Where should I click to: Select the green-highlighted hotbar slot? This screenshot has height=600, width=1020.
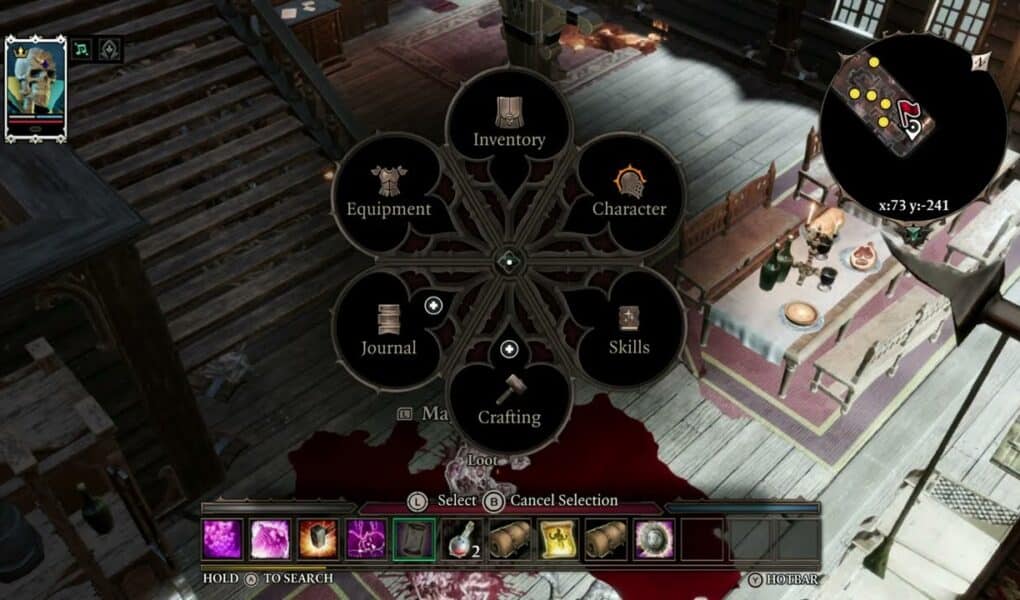point(413,540)
